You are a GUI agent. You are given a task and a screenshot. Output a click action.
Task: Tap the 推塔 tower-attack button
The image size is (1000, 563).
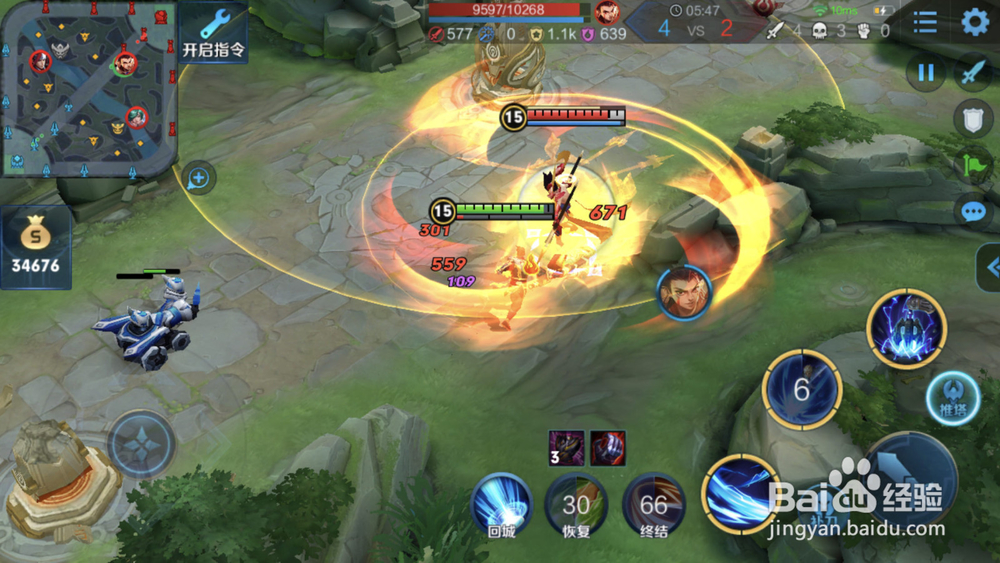tap(952, 398)
